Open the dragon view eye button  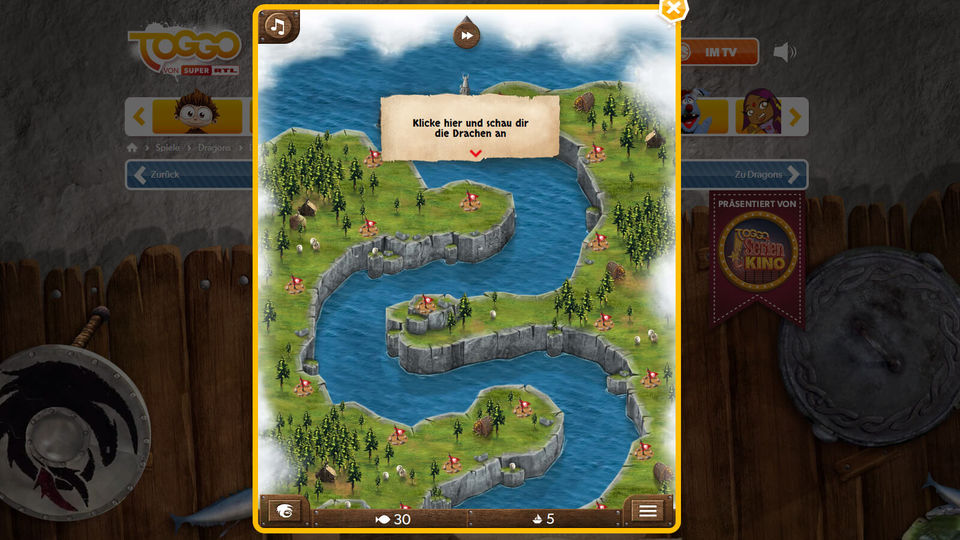pyautogui.click(x=285, y=511)
